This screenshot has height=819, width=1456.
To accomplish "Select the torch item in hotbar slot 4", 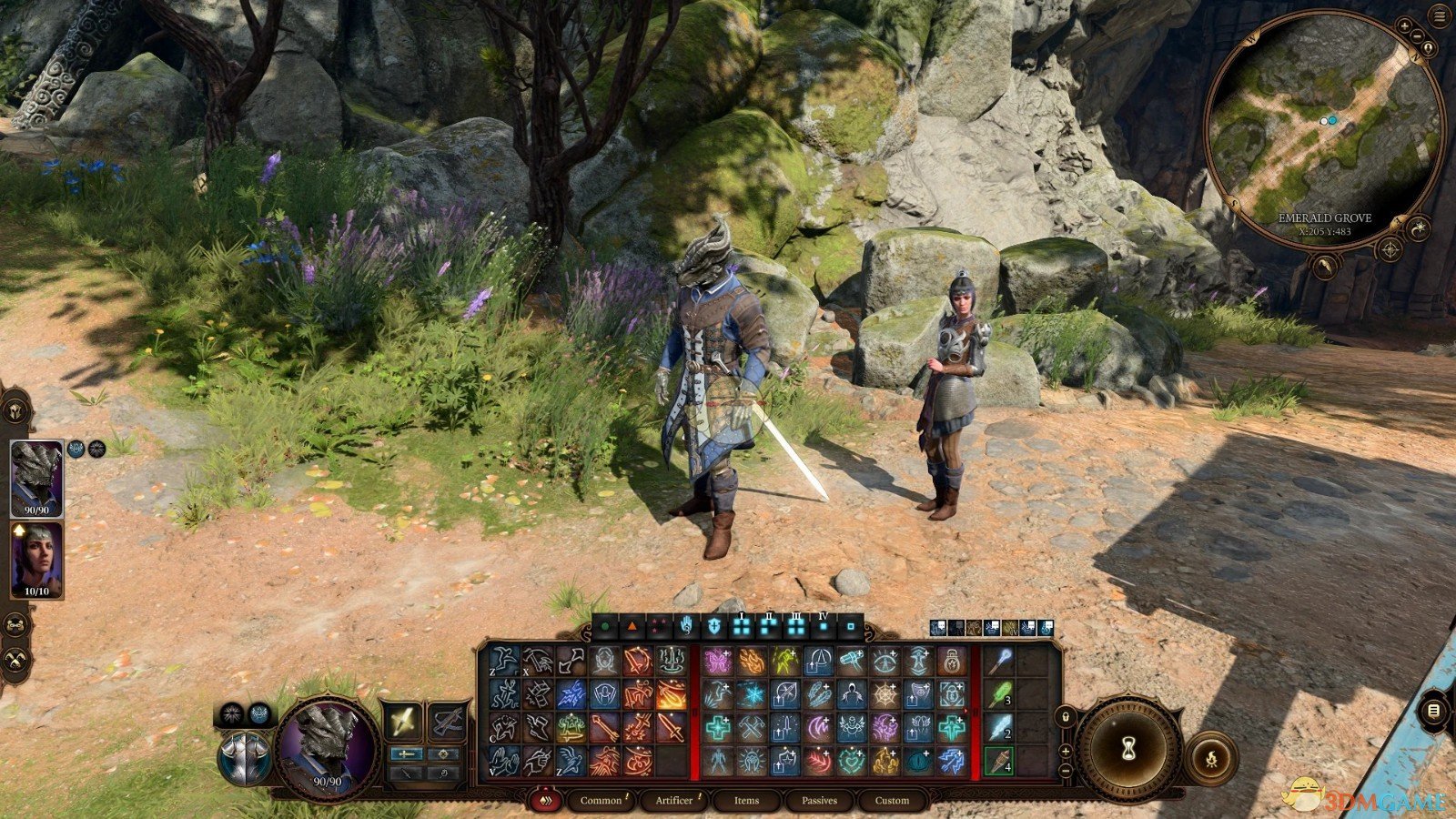I will click(x=1001, y=762).
